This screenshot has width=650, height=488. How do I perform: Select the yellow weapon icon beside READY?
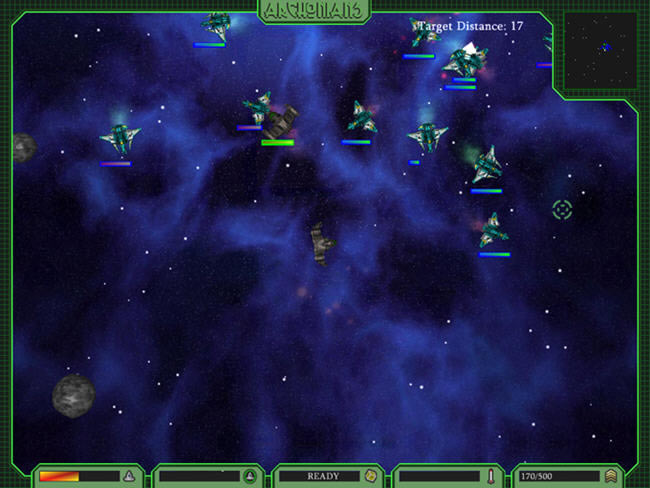(x=369, y=476)
